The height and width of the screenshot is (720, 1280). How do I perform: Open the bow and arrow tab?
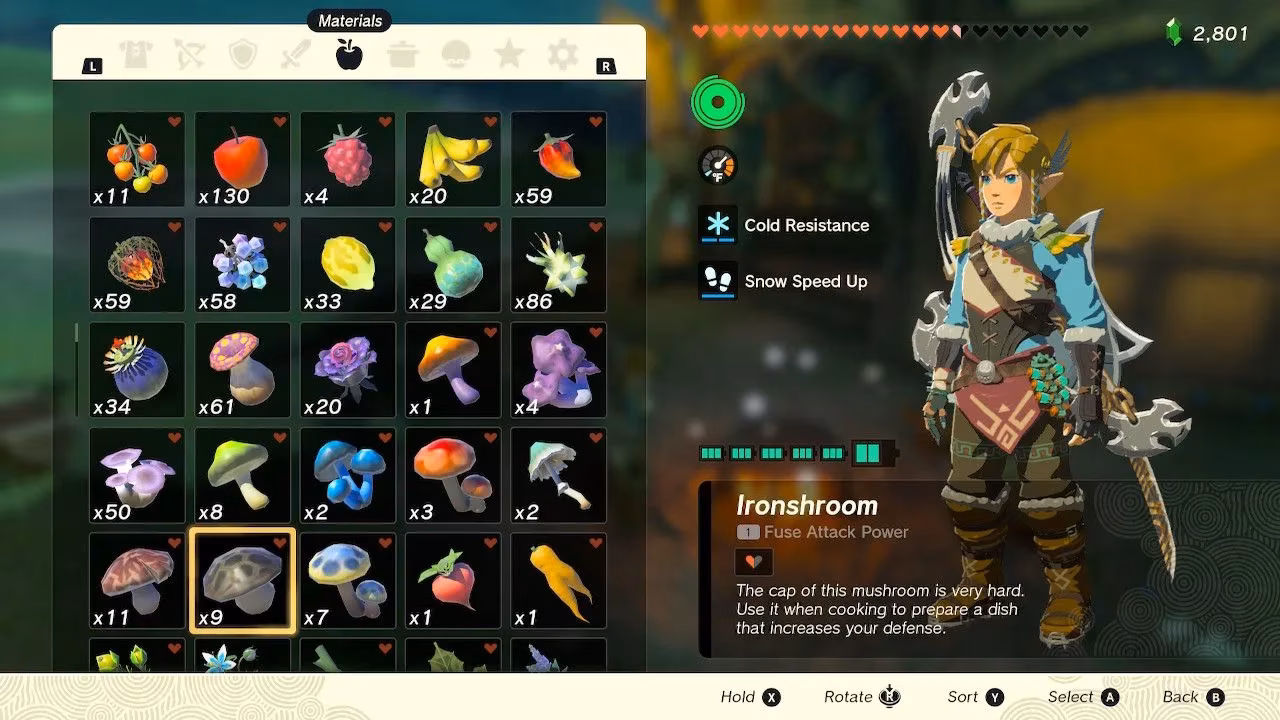[x=189, y=55]
